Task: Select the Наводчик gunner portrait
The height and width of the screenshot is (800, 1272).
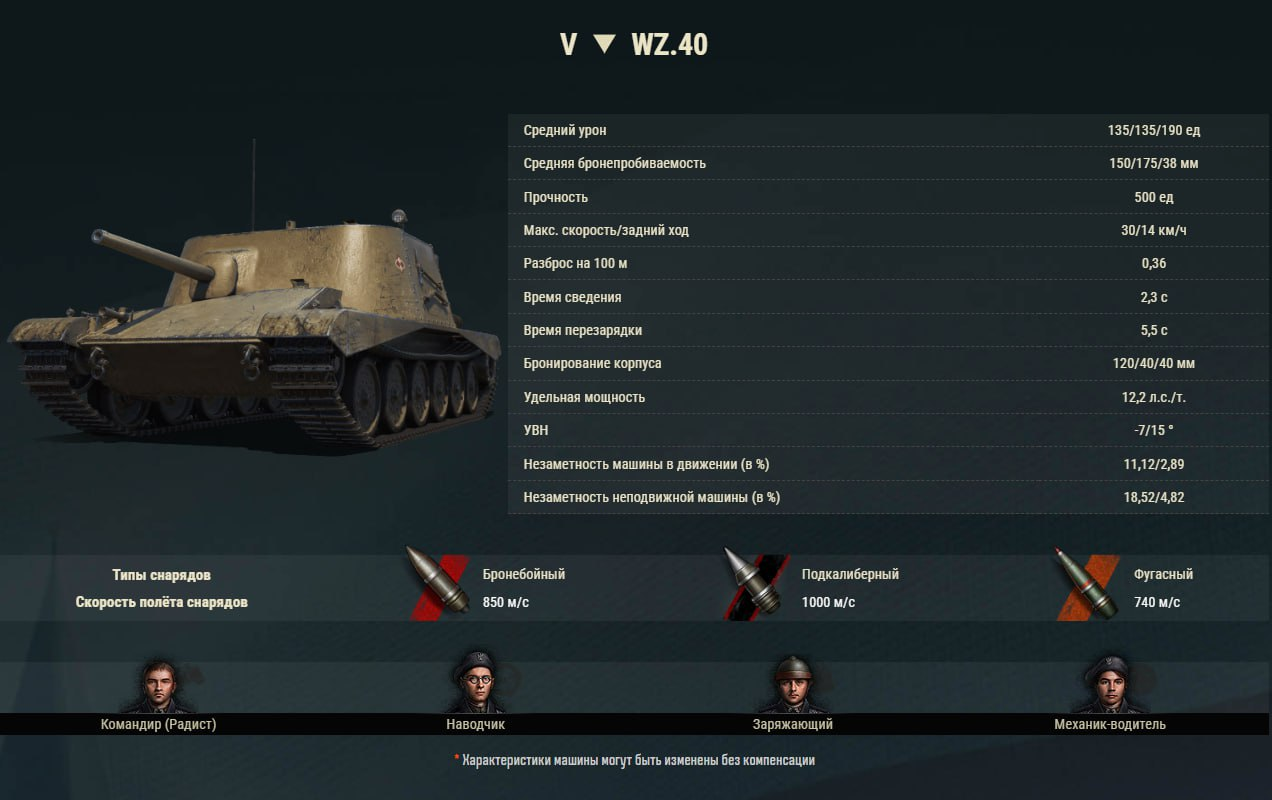Action: coord(475,684)
